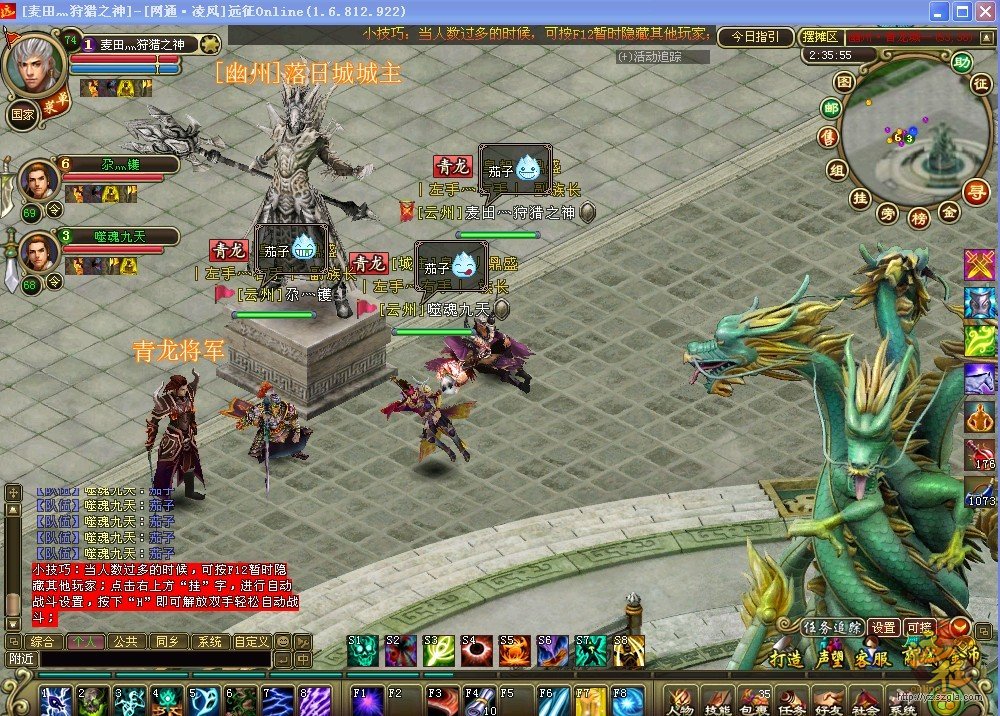Activate the 挂 auto-battle button
Viewport: 1000px width, 716px height.
click(x=858, y=198)
